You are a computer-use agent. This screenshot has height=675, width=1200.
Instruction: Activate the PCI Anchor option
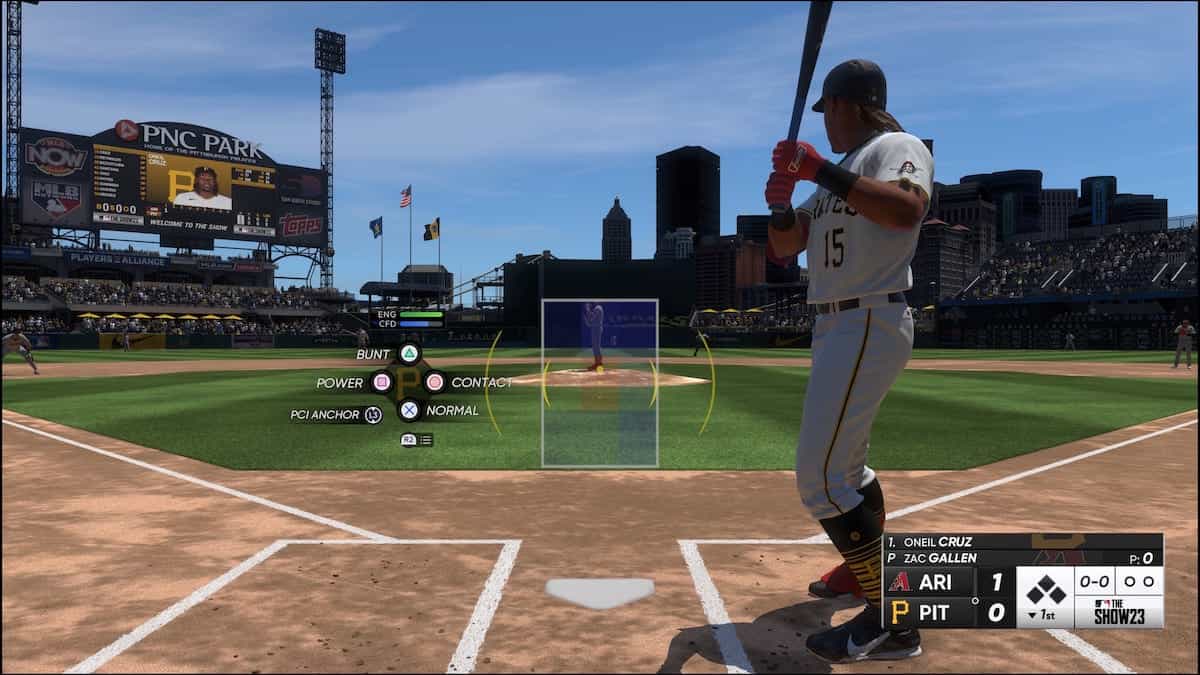(373, 414)
